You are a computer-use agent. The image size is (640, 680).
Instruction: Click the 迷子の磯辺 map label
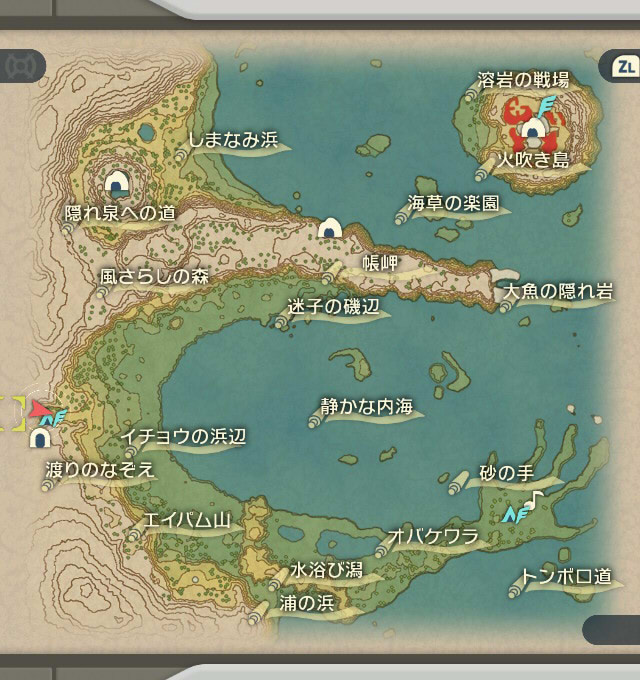tap(333, 307)
